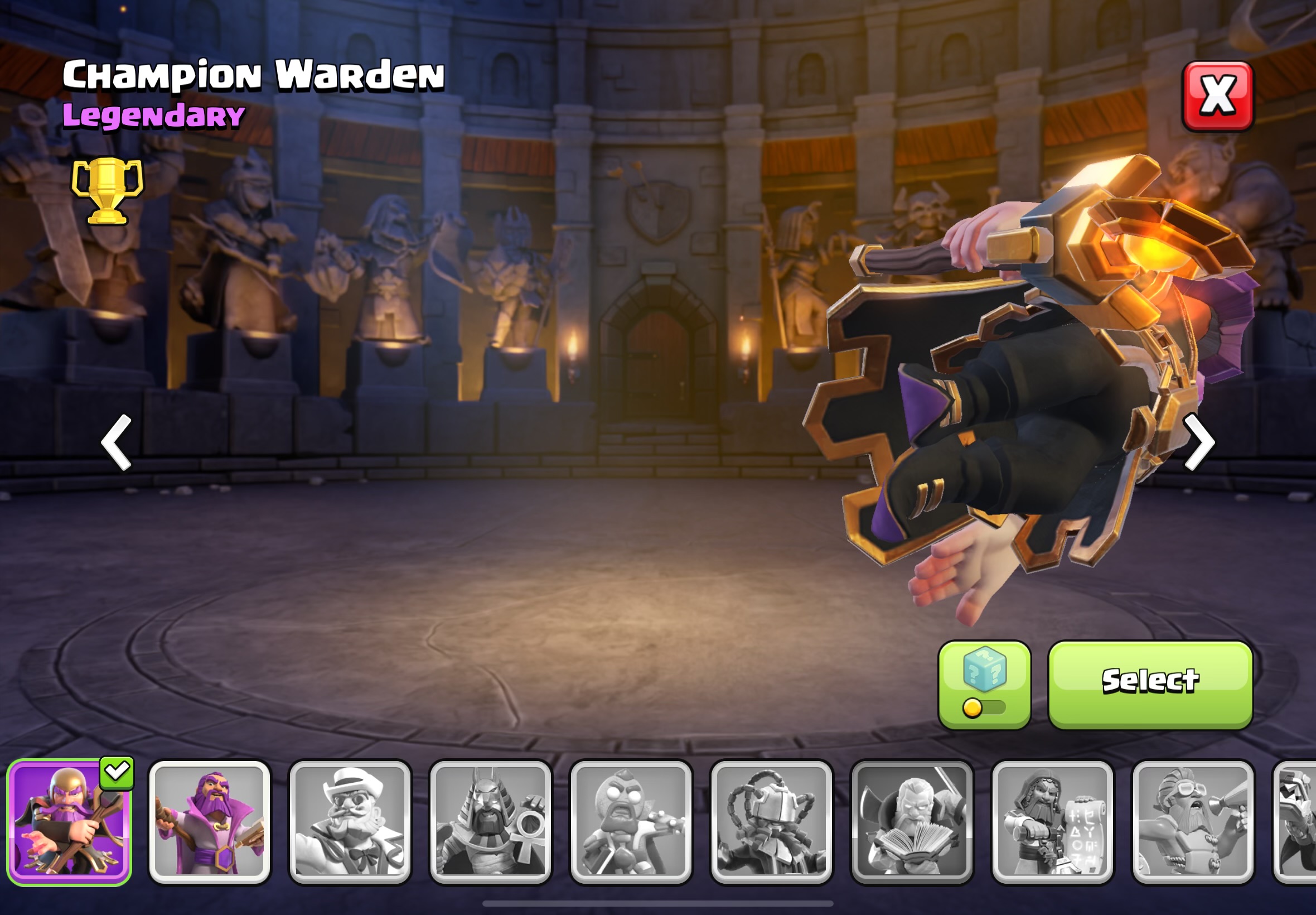Go to the previous skin with left arrow
Screen dimensions: 1316x915
117,442
